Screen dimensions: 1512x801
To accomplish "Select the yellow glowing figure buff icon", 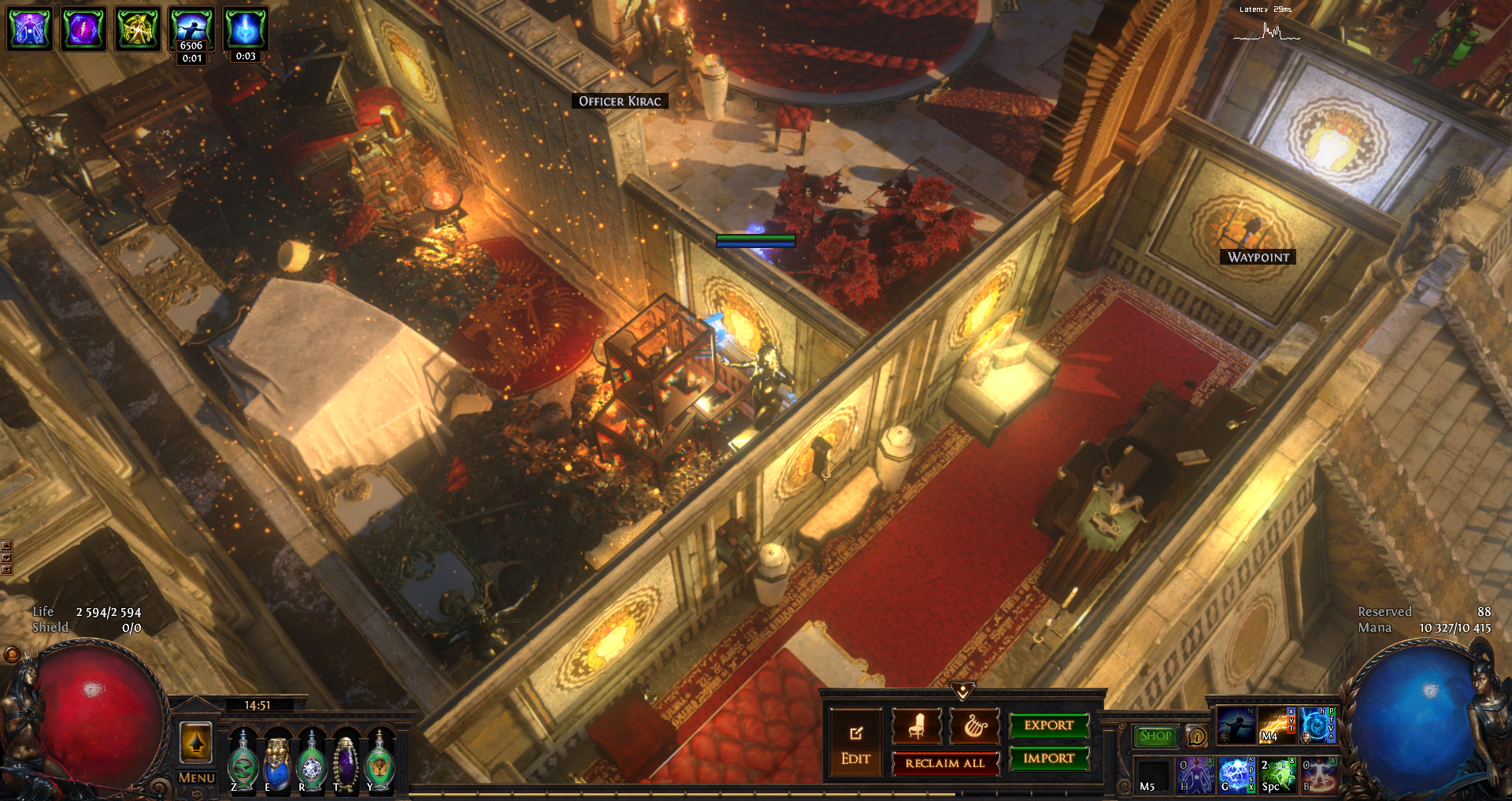I will pos(138,28).
